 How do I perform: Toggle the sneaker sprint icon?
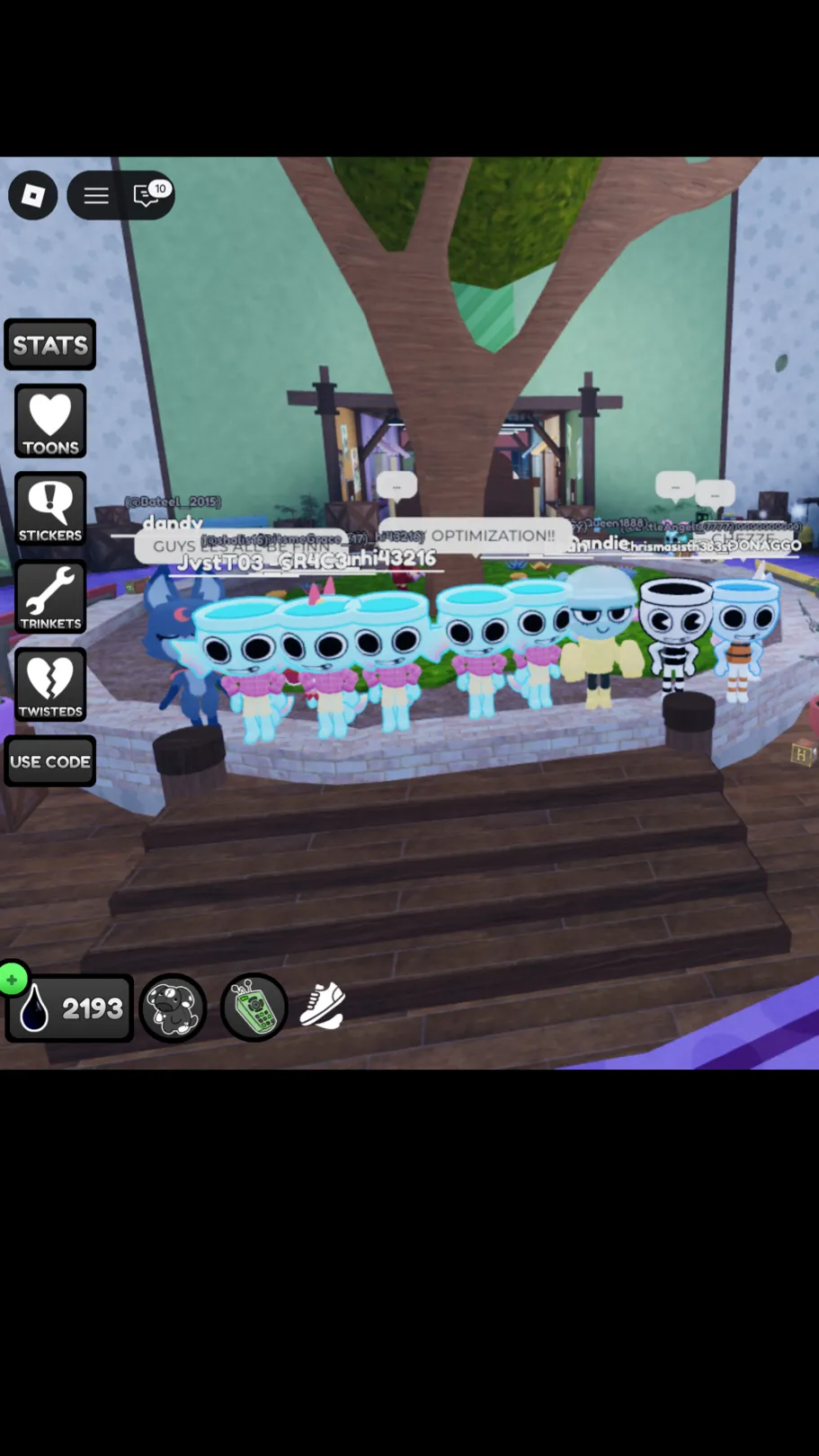pyautogui.click(x=323, y=1006)
